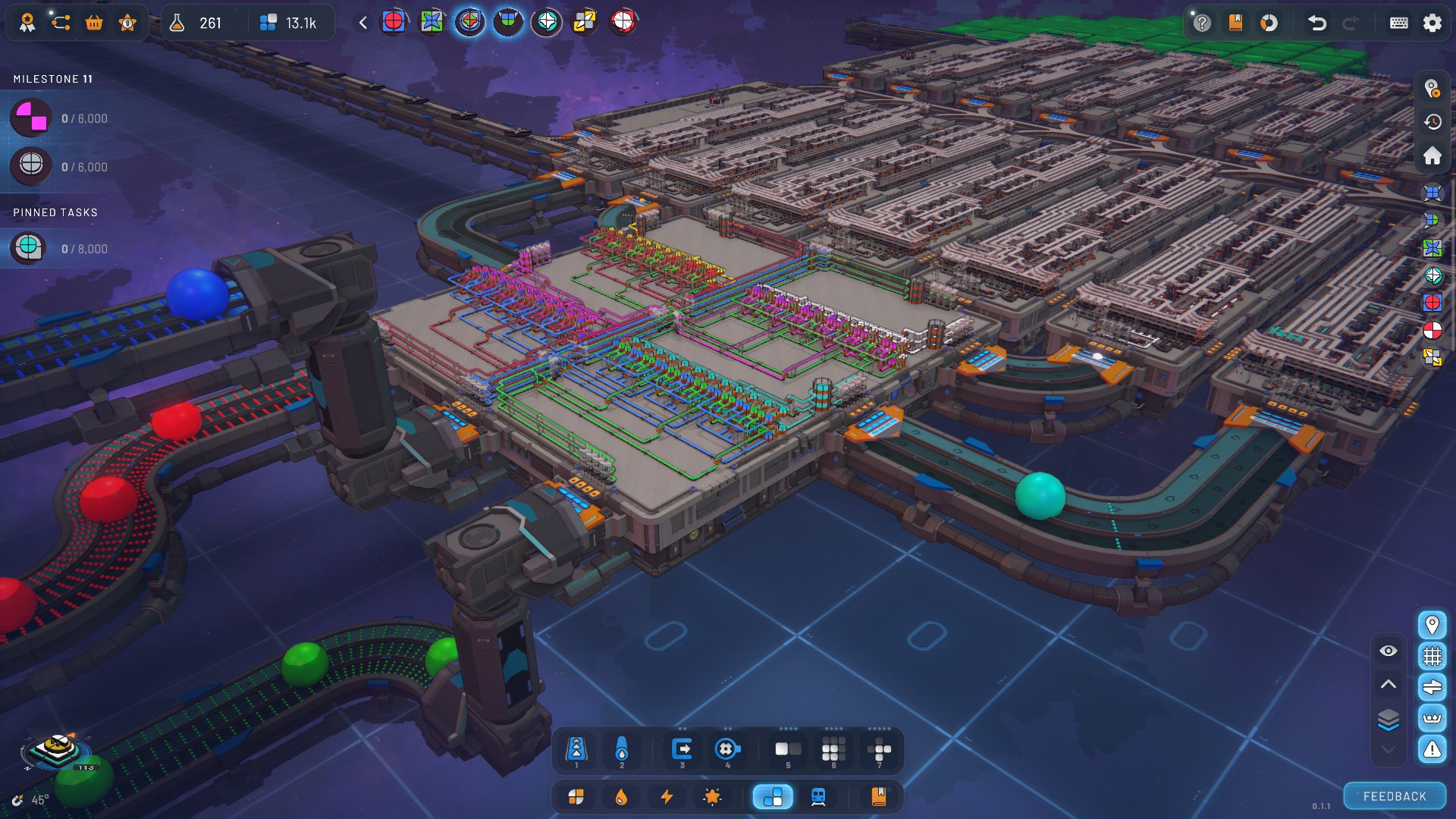Choose the gear machine platform in slot 4
The width and height of the screenshot is (1456, 819).
(727, 750)
